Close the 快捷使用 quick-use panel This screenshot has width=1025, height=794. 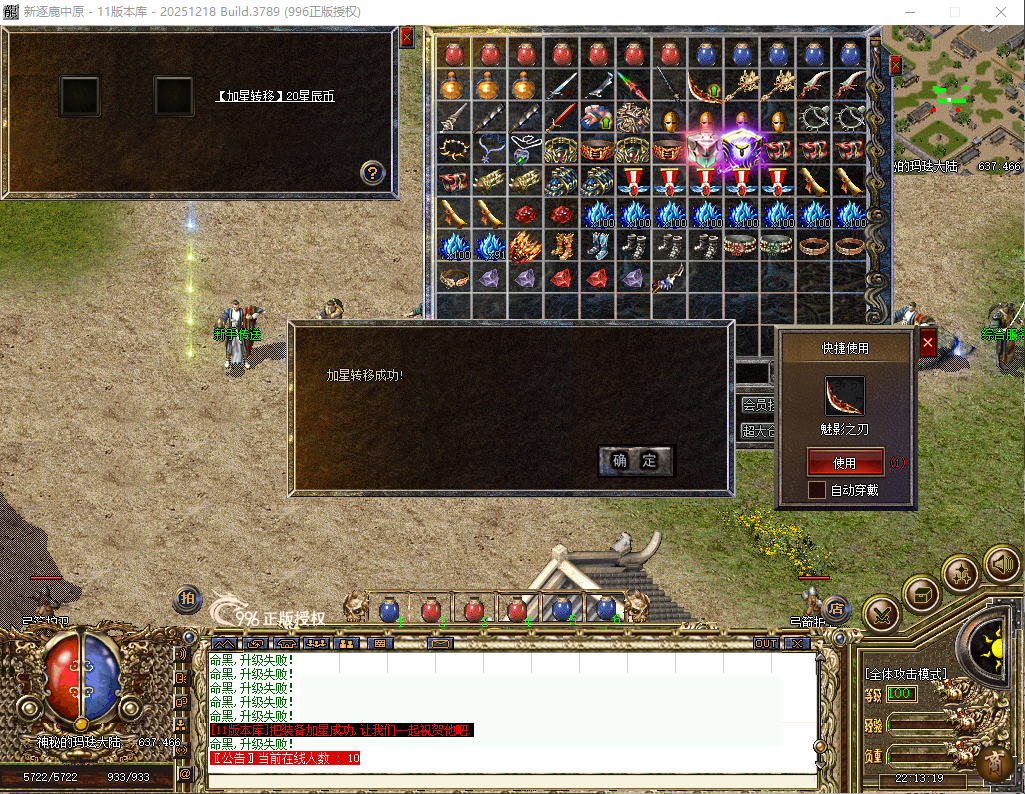click(927, 343)
